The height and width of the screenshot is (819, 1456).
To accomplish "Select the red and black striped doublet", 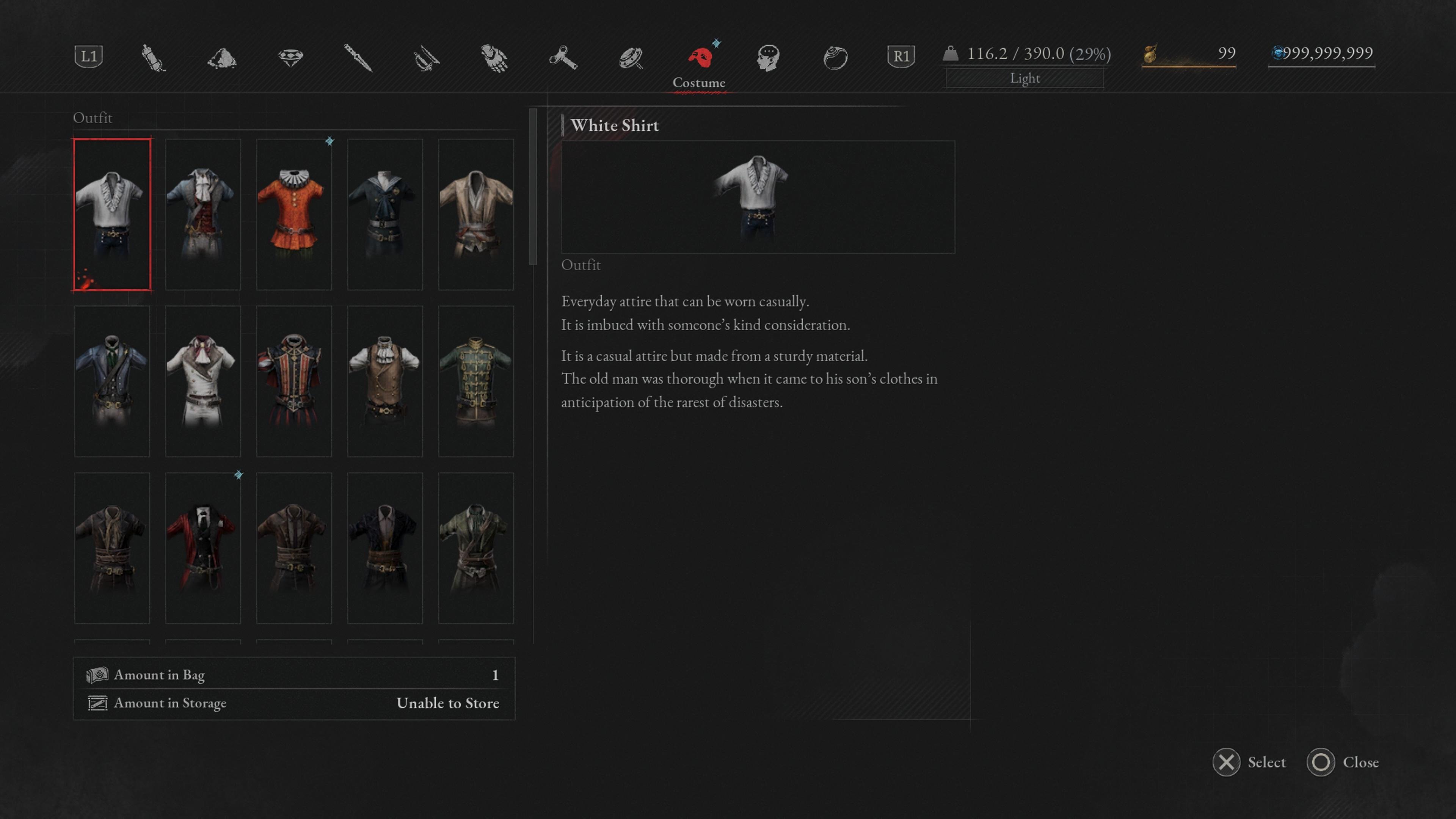I will tap(293, 381).
